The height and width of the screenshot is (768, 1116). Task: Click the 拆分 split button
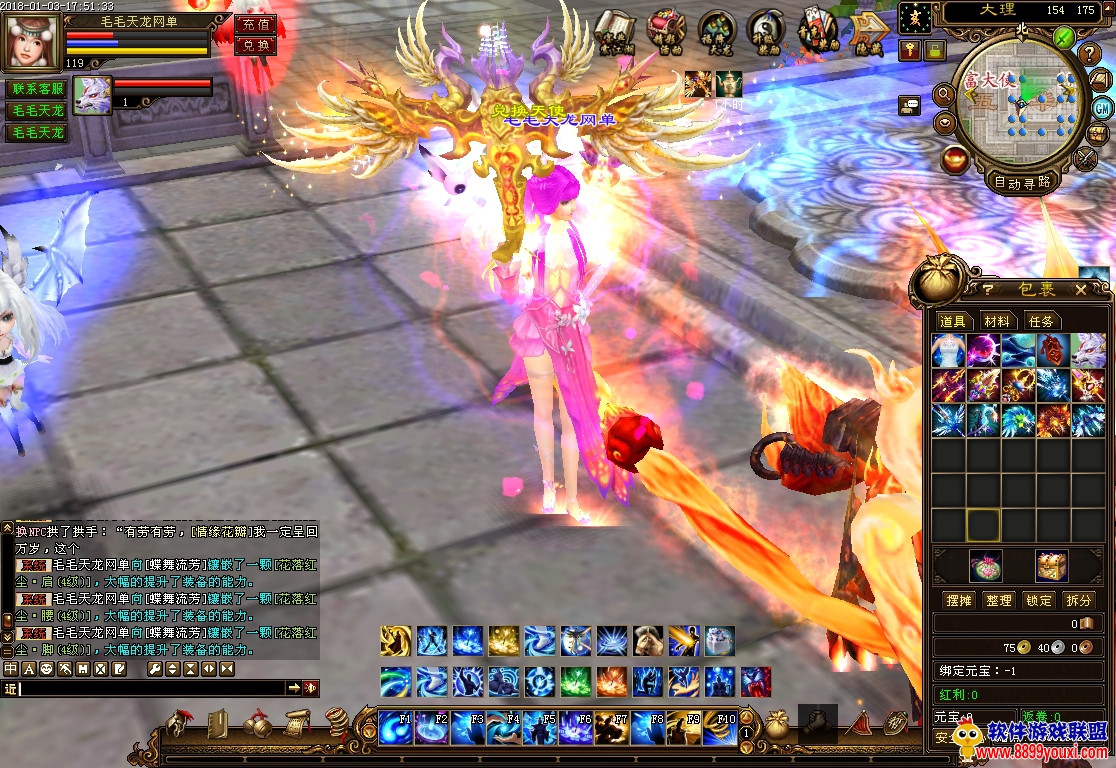[1079, 600]
